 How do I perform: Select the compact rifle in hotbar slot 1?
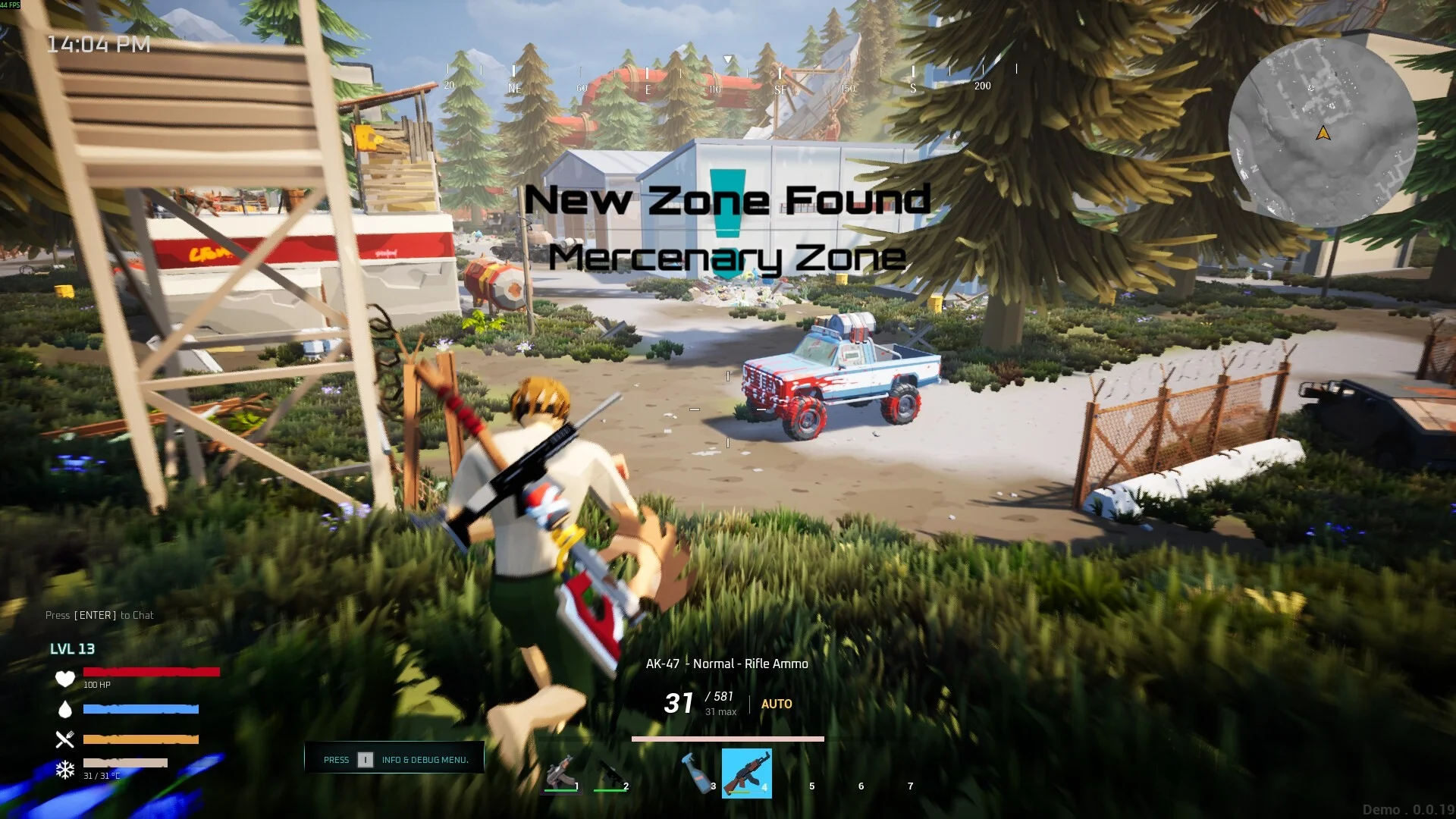pos(561,772)
